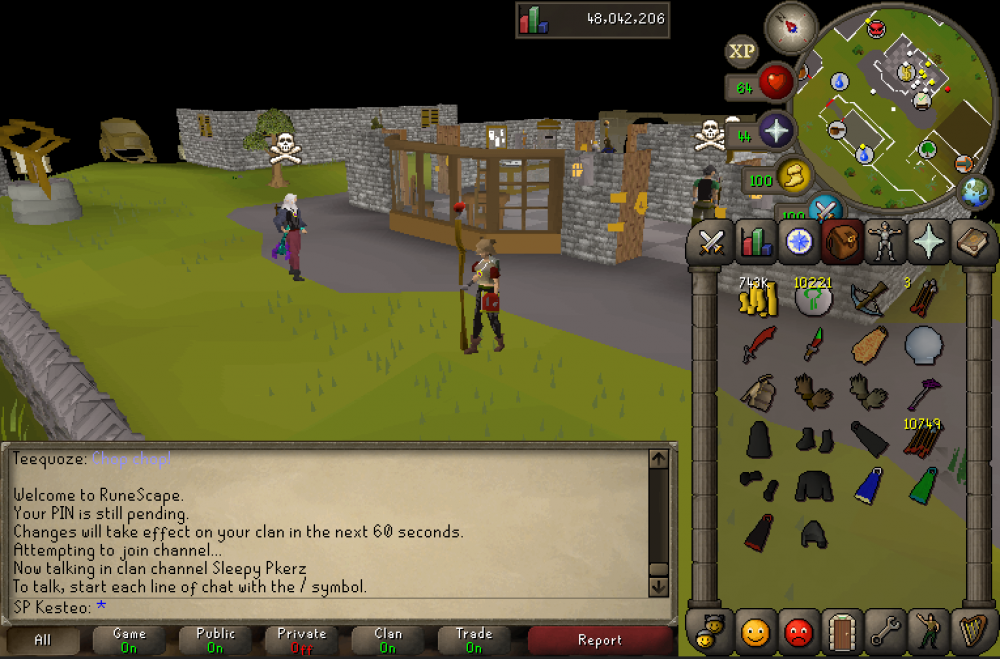
Task: Open the Prayer tab
Action: 927,242
